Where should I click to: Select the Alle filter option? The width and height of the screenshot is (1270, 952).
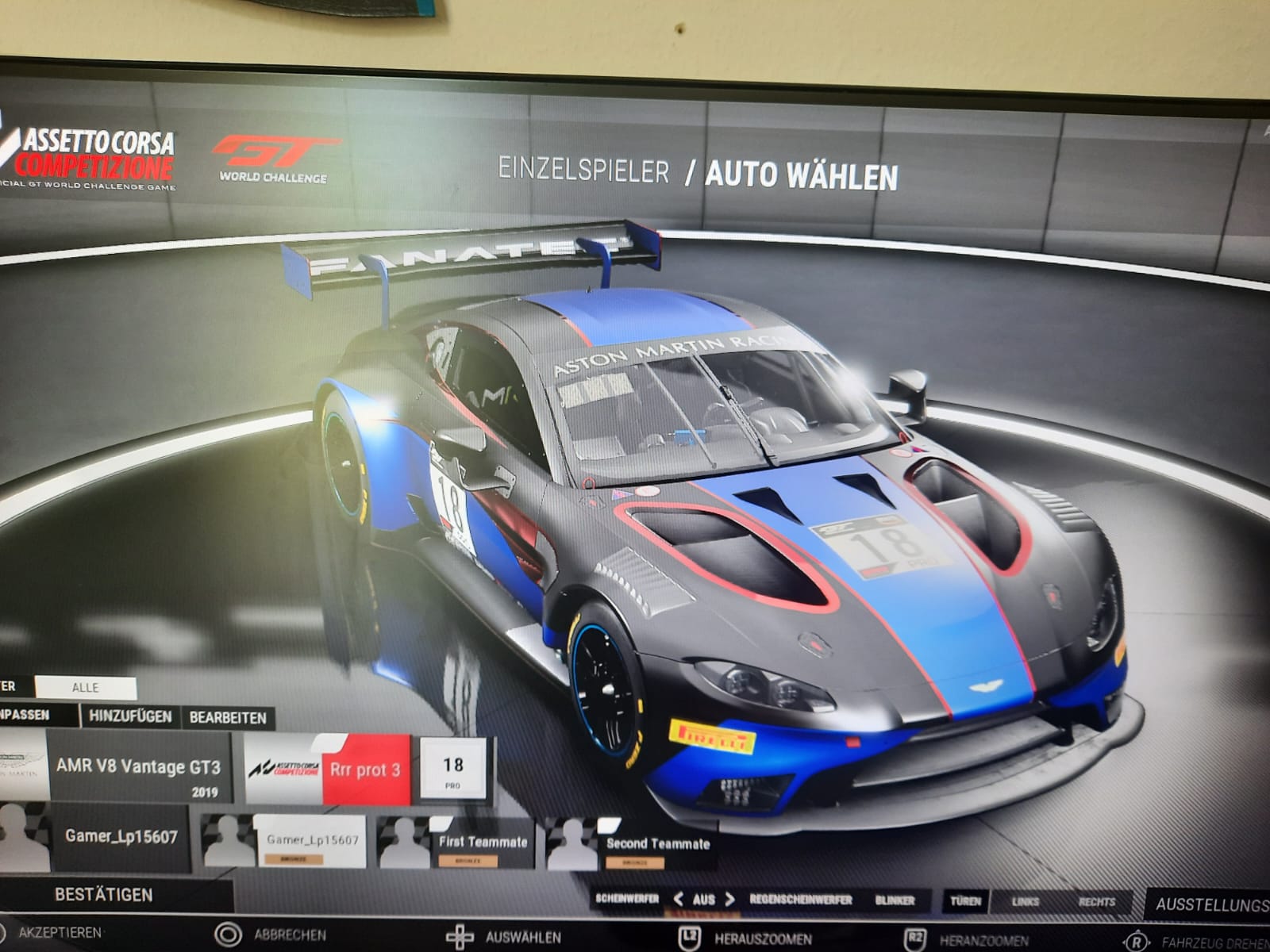pyautogui.click(x=86, y=687)
